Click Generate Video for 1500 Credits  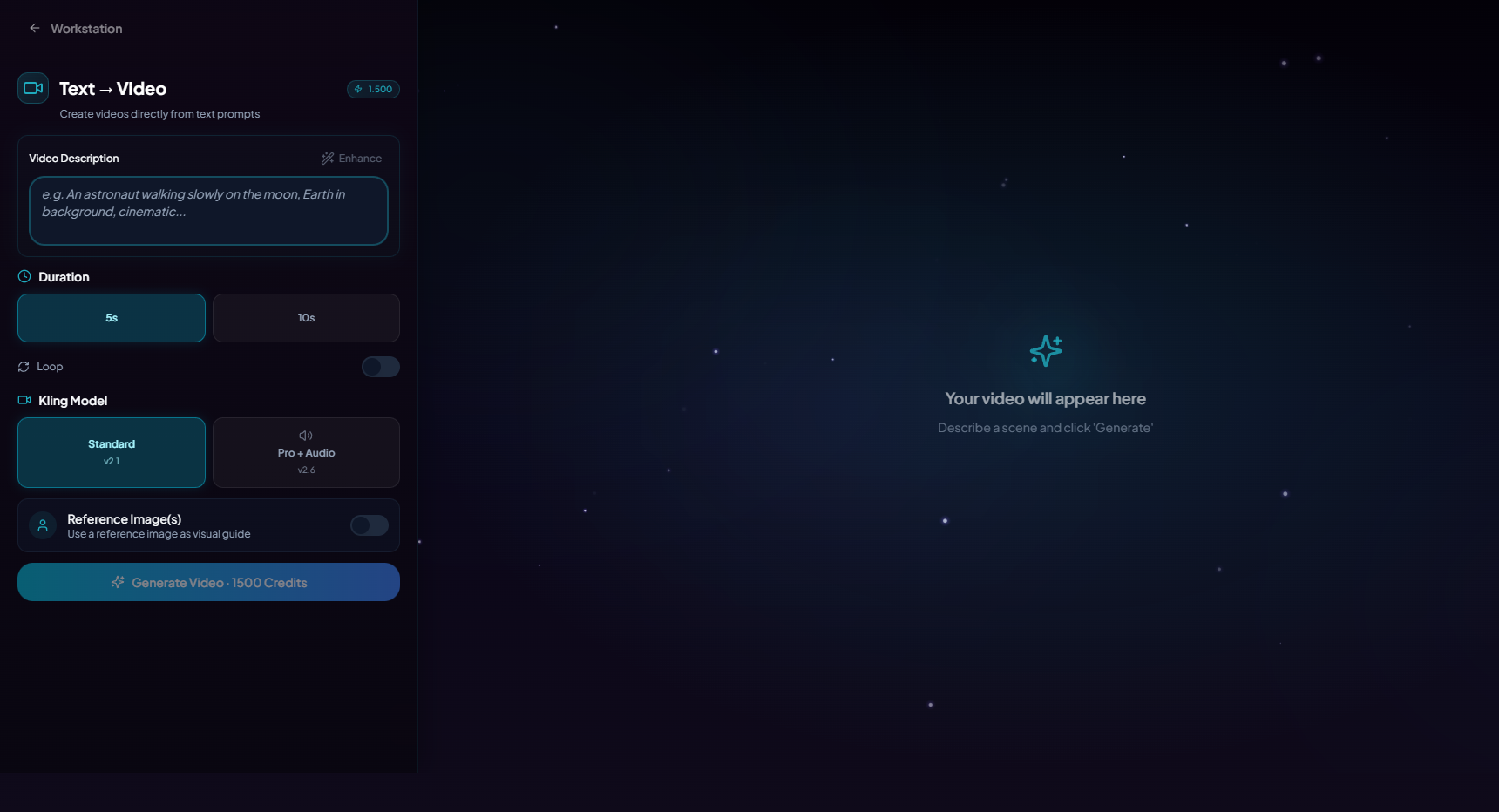(208, 582)
